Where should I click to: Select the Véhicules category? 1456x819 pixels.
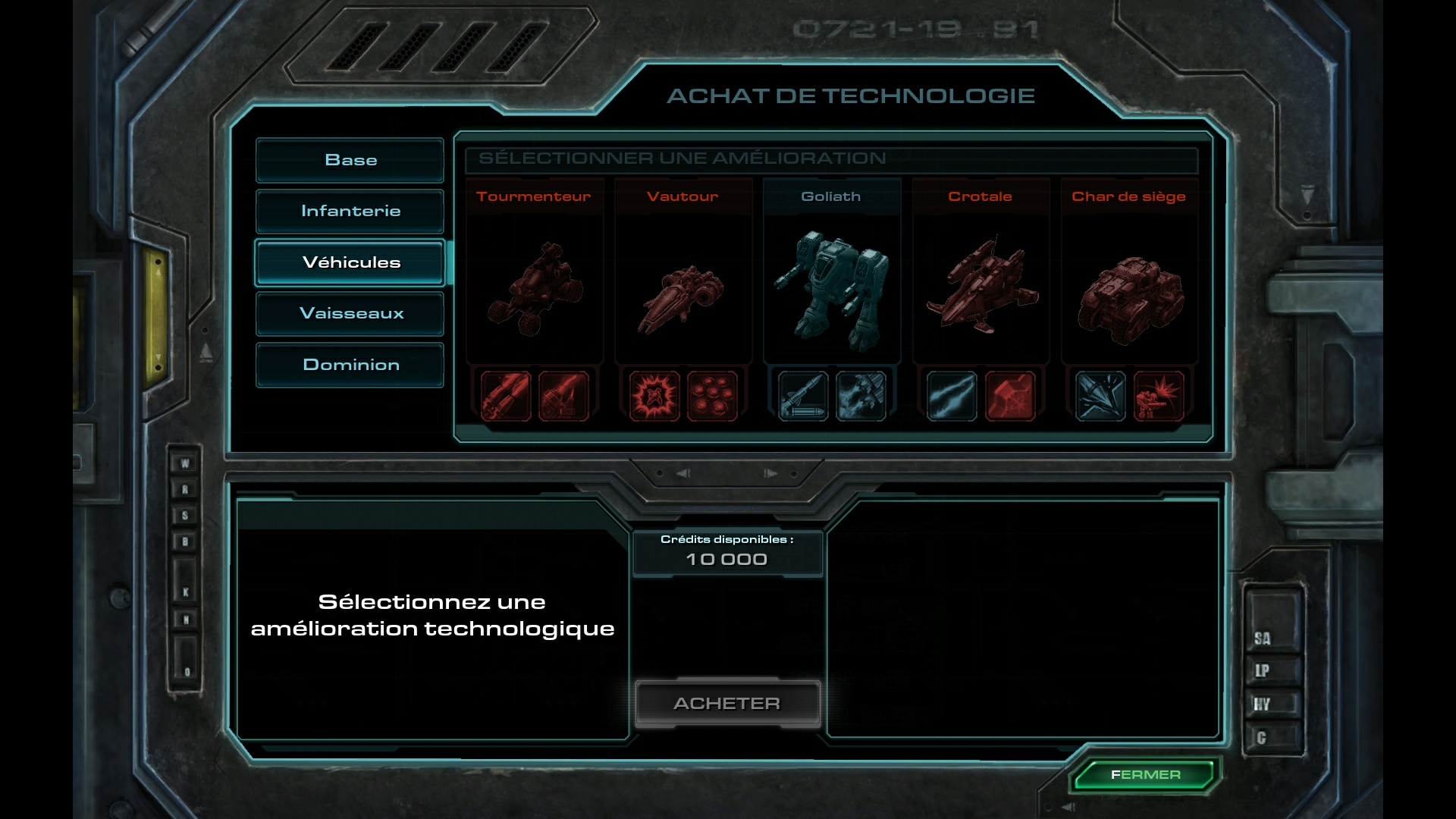coord(350,262)
